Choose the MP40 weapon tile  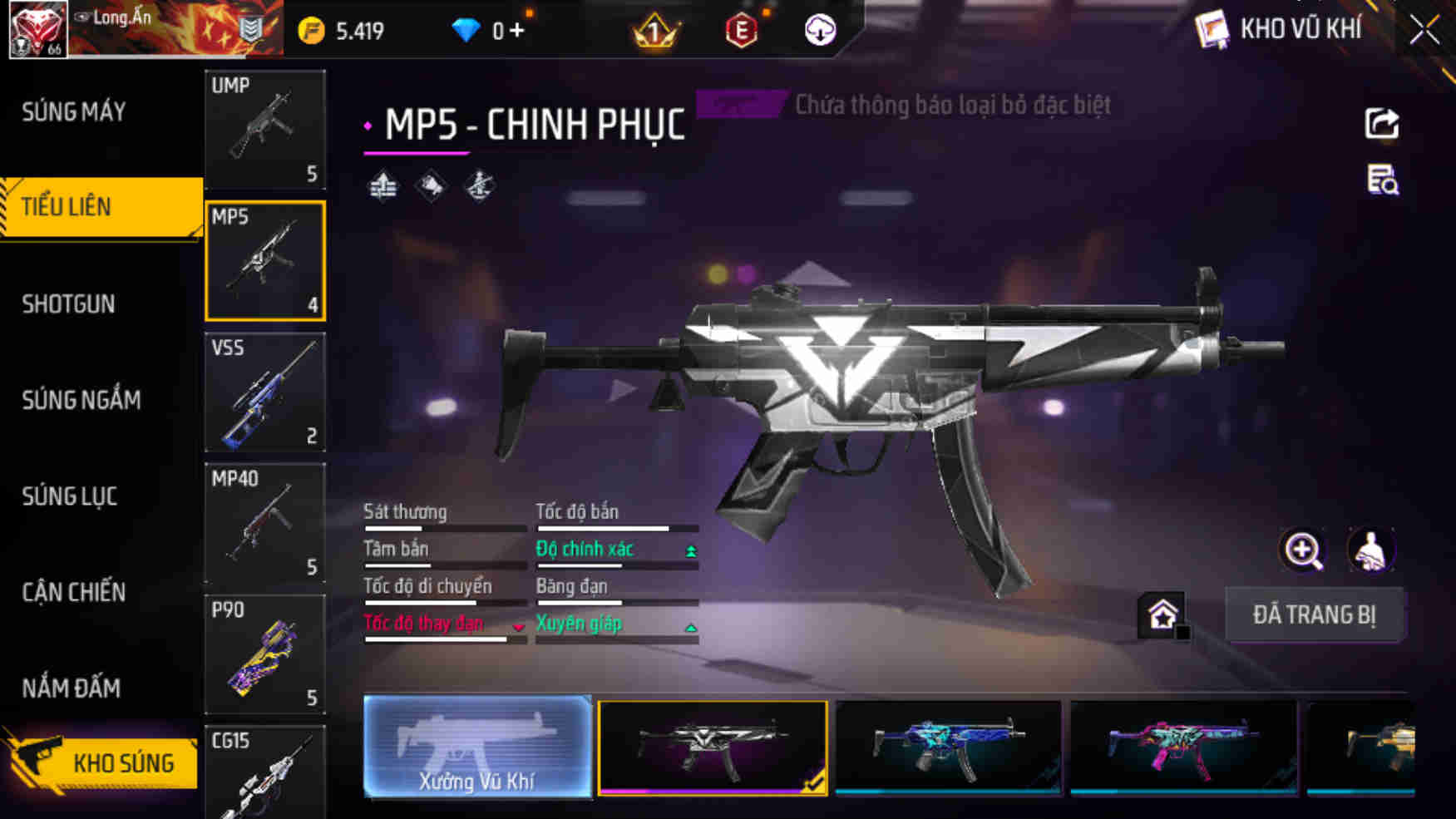[x=265, y=523]
